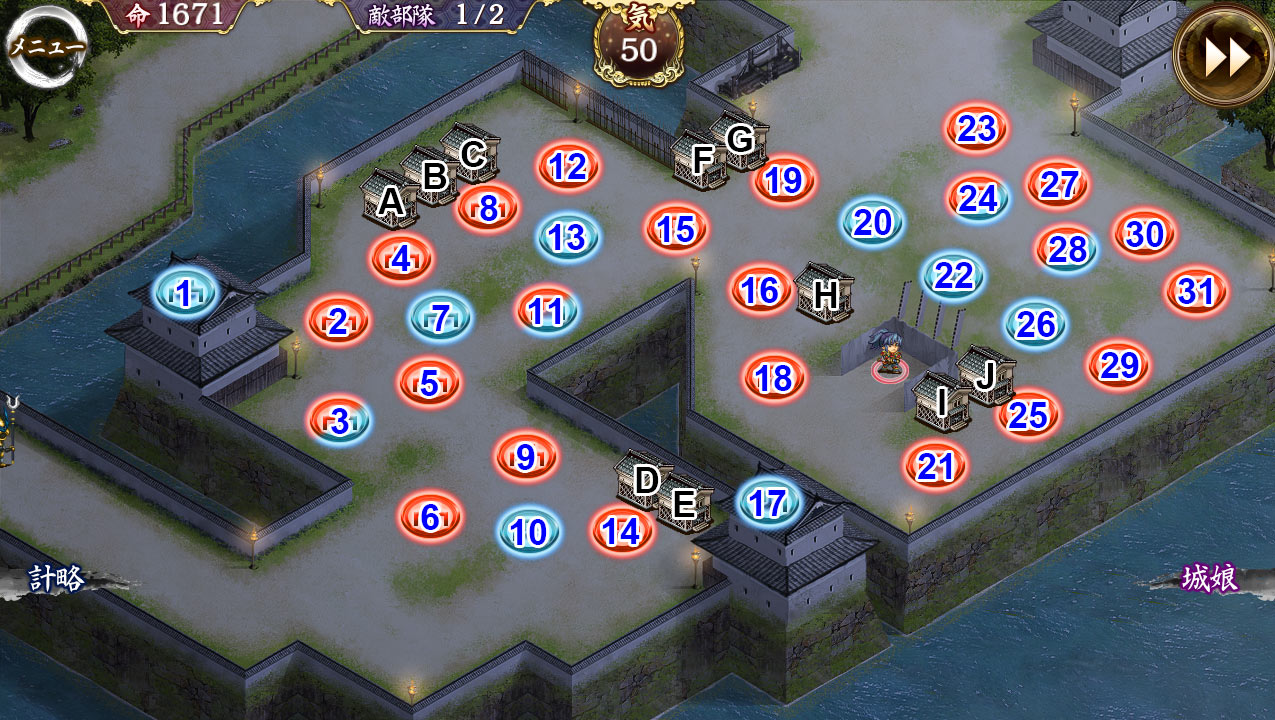Pick red deployment tile number 12

[x=568, y=166]
